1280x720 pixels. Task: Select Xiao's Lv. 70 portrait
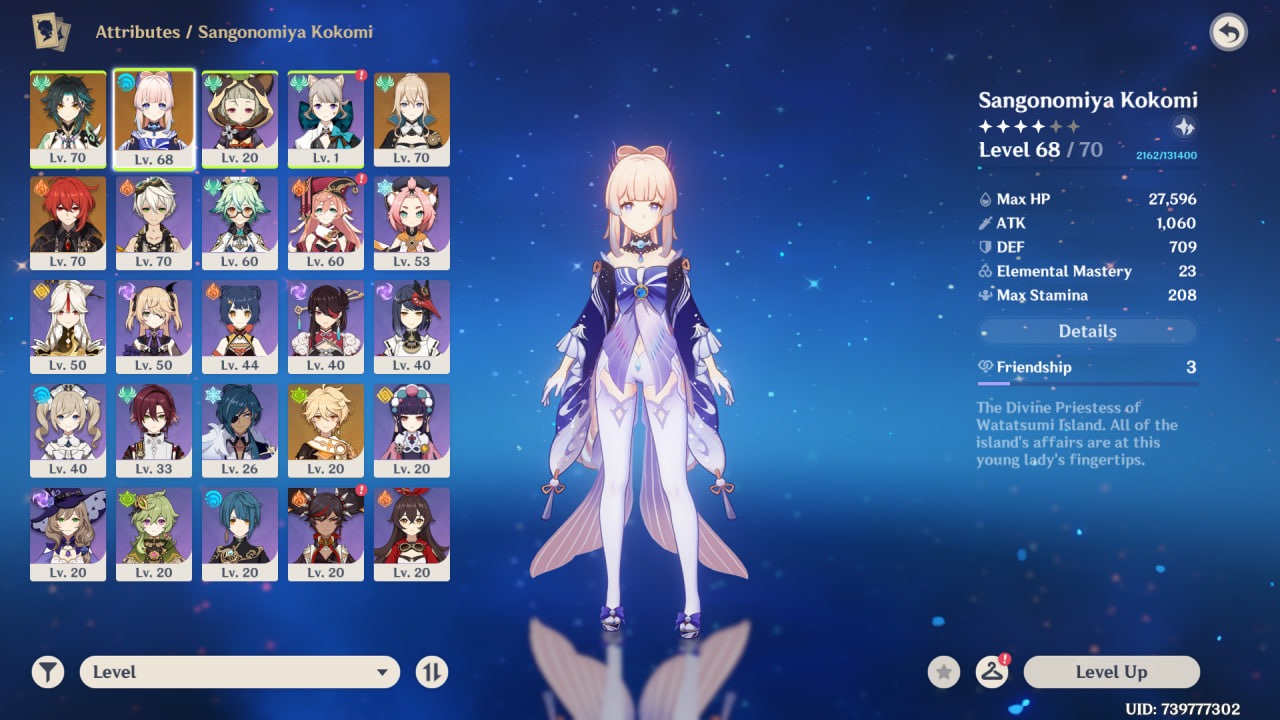click(x=68, y=118)
